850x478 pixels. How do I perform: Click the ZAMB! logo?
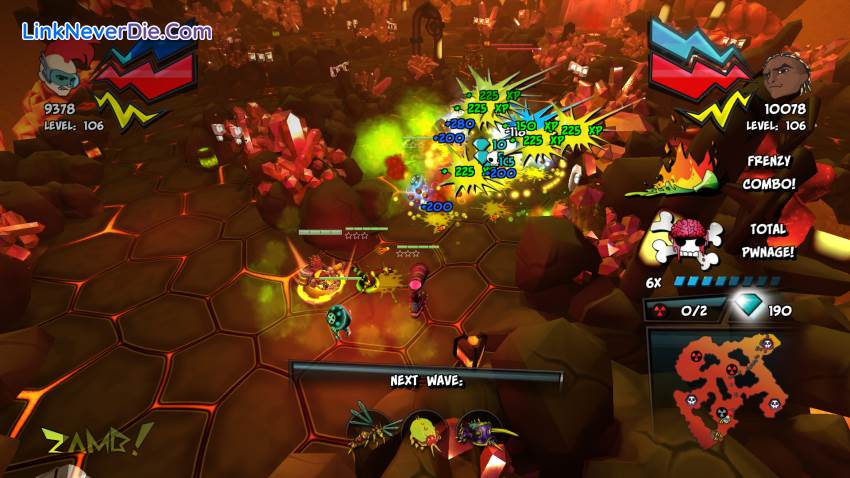[x=84, y=440]
